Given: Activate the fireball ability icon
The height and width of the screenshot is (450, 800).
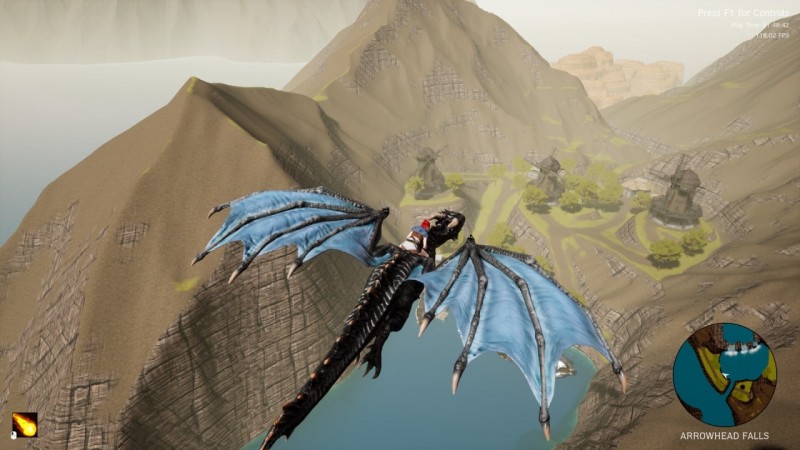Looking at the screenshot, I should click(24, 425).
